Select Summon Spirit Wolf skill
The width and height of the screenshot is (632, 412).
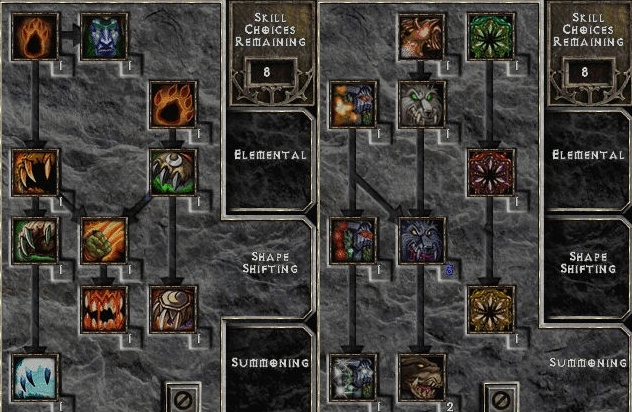coord(421,105)
